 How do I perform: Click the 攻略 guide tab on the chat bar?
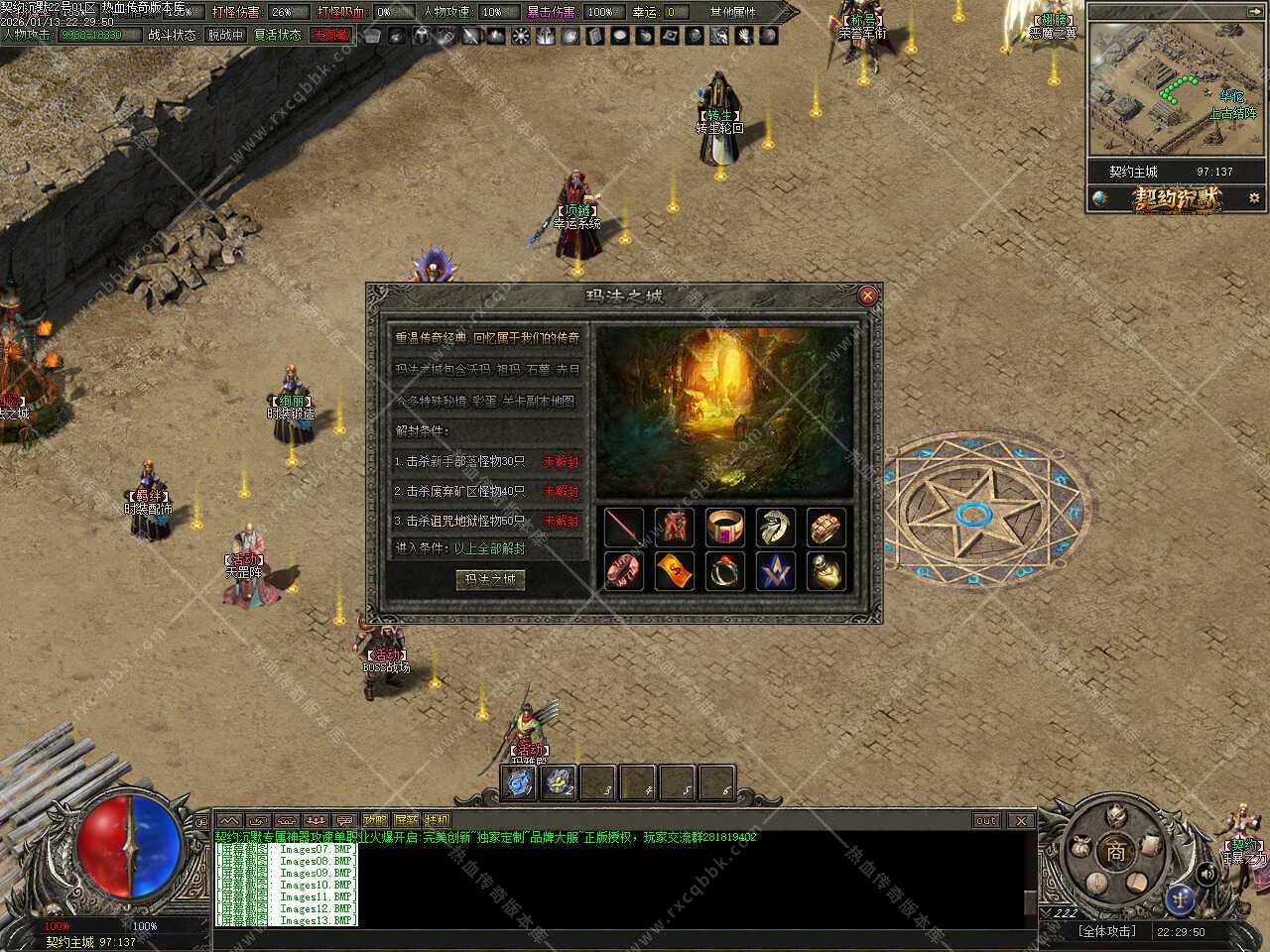(x=375, y=820)
